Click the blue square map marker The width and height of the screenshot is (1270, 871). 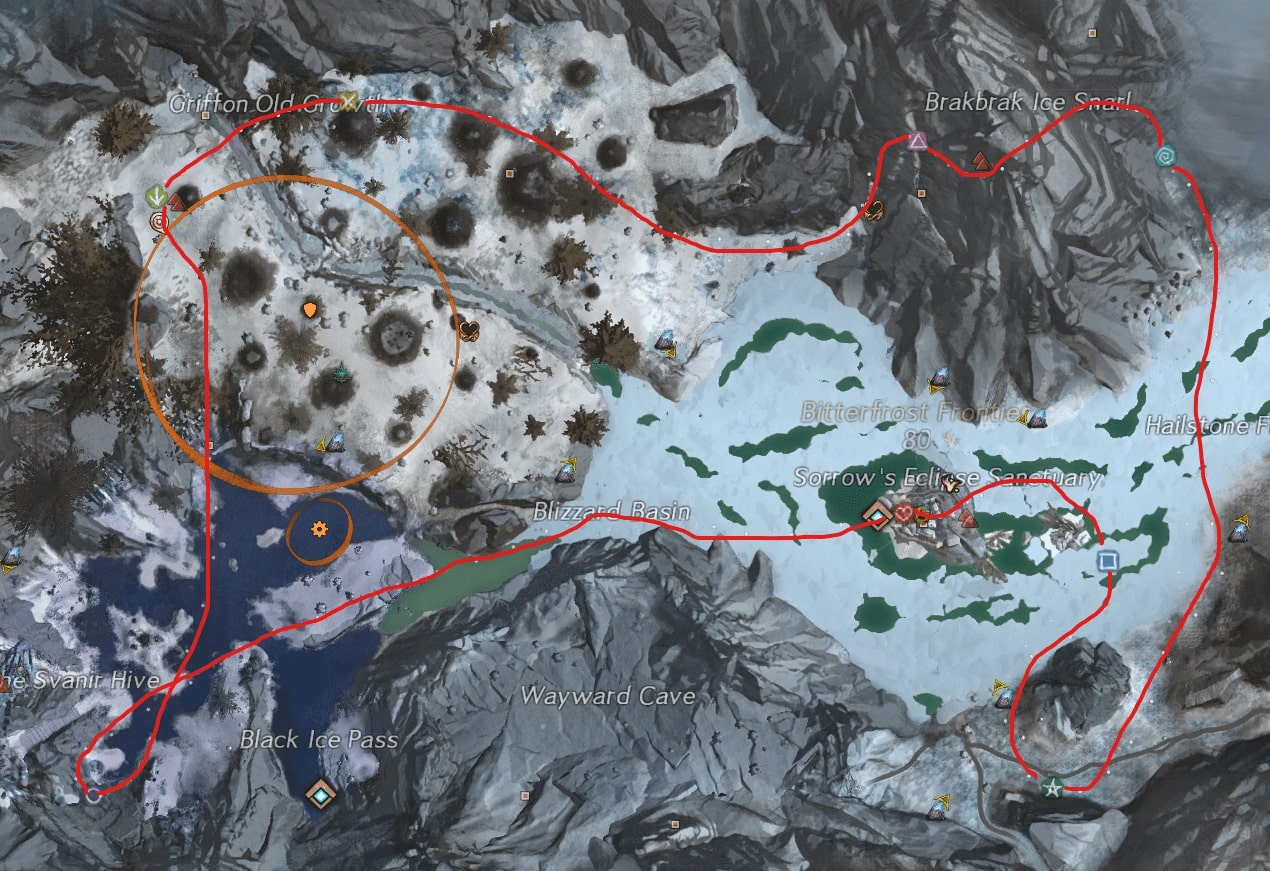(1107, 560)
